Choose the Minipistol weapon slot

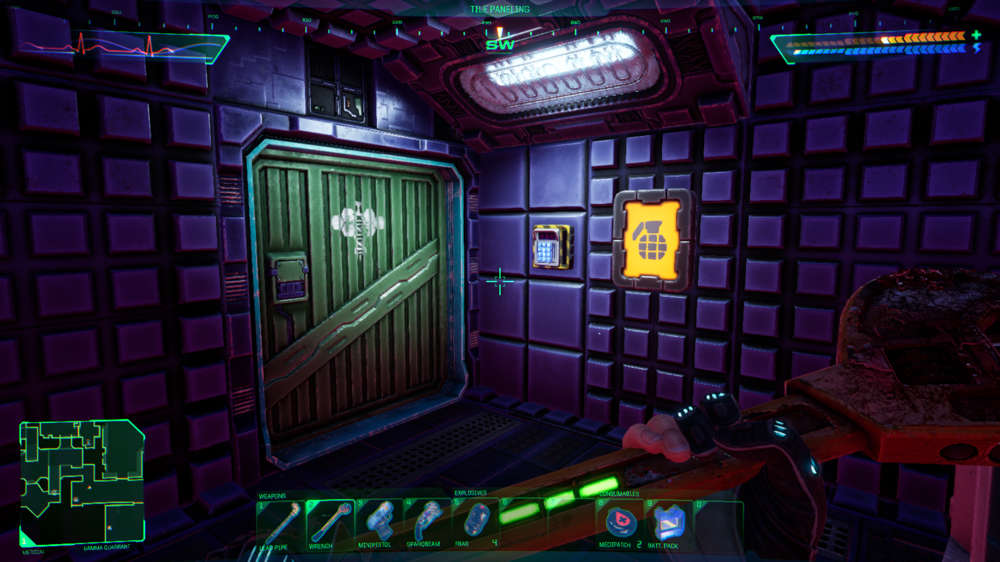379,523
